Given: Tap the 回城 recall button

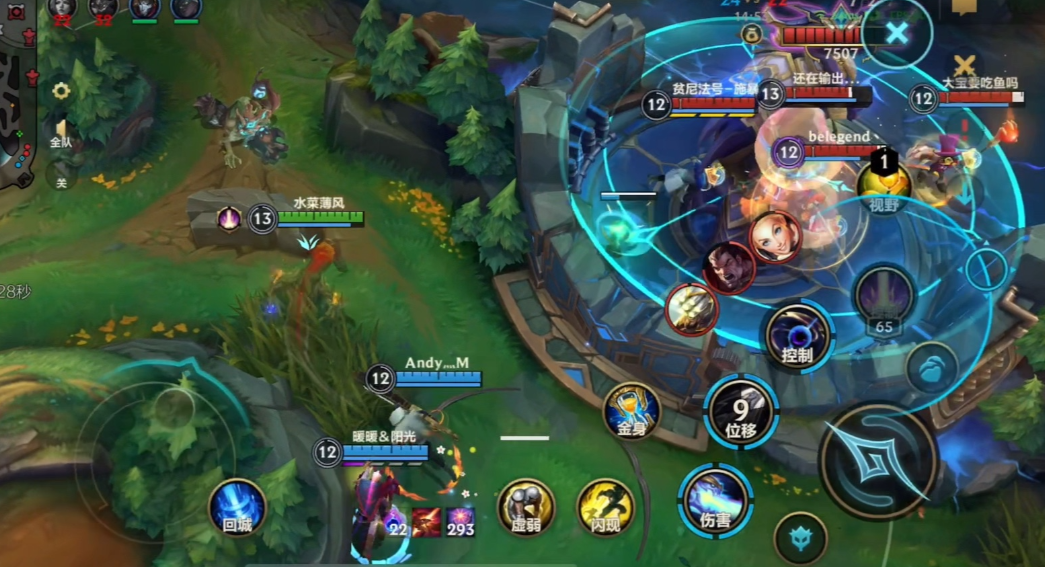Looking at the screenshot, I should (x=237, y=506).
